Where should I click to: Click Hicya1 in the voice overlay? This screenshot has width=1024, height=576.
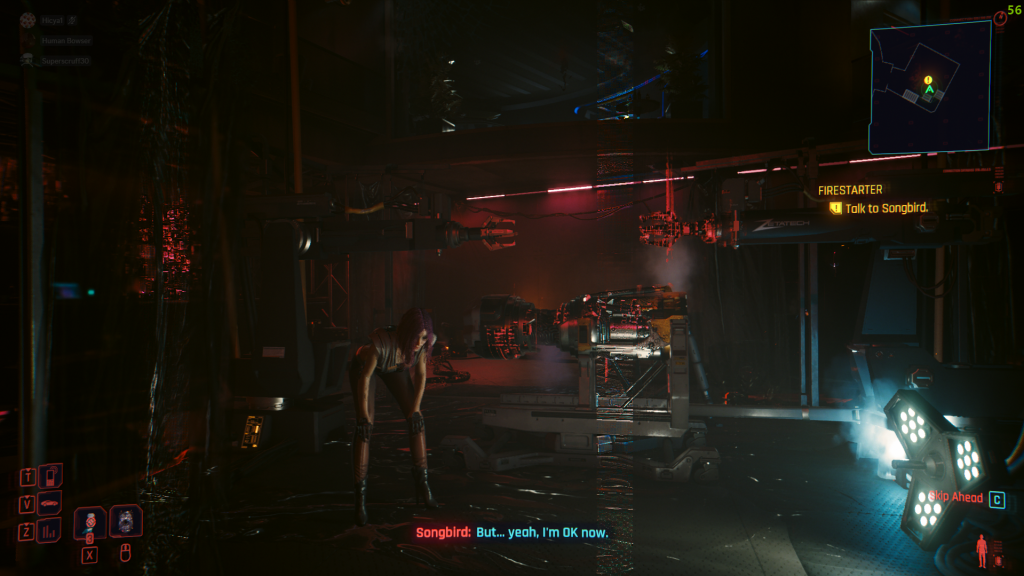[x=51, y=19]
